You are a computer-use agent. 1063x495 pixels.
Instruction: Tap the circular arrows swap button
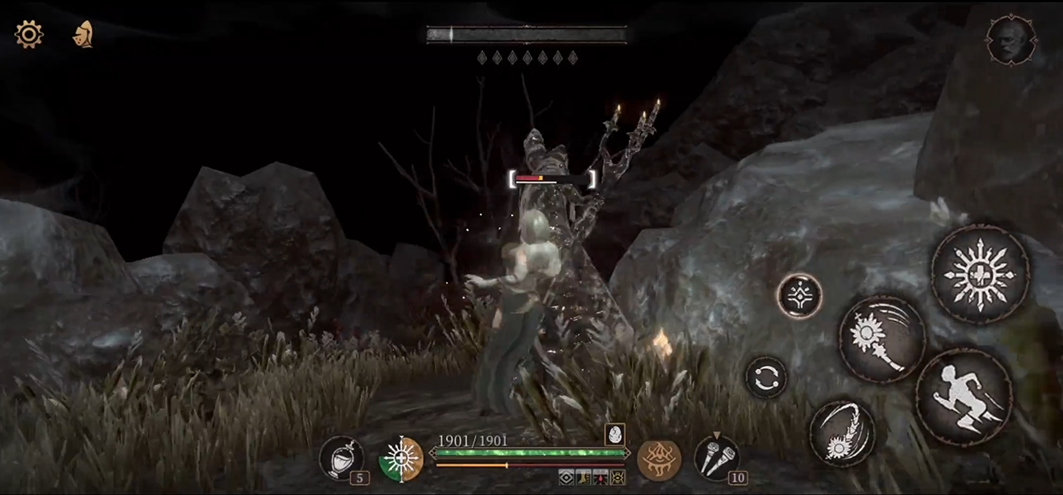(766, 377)
